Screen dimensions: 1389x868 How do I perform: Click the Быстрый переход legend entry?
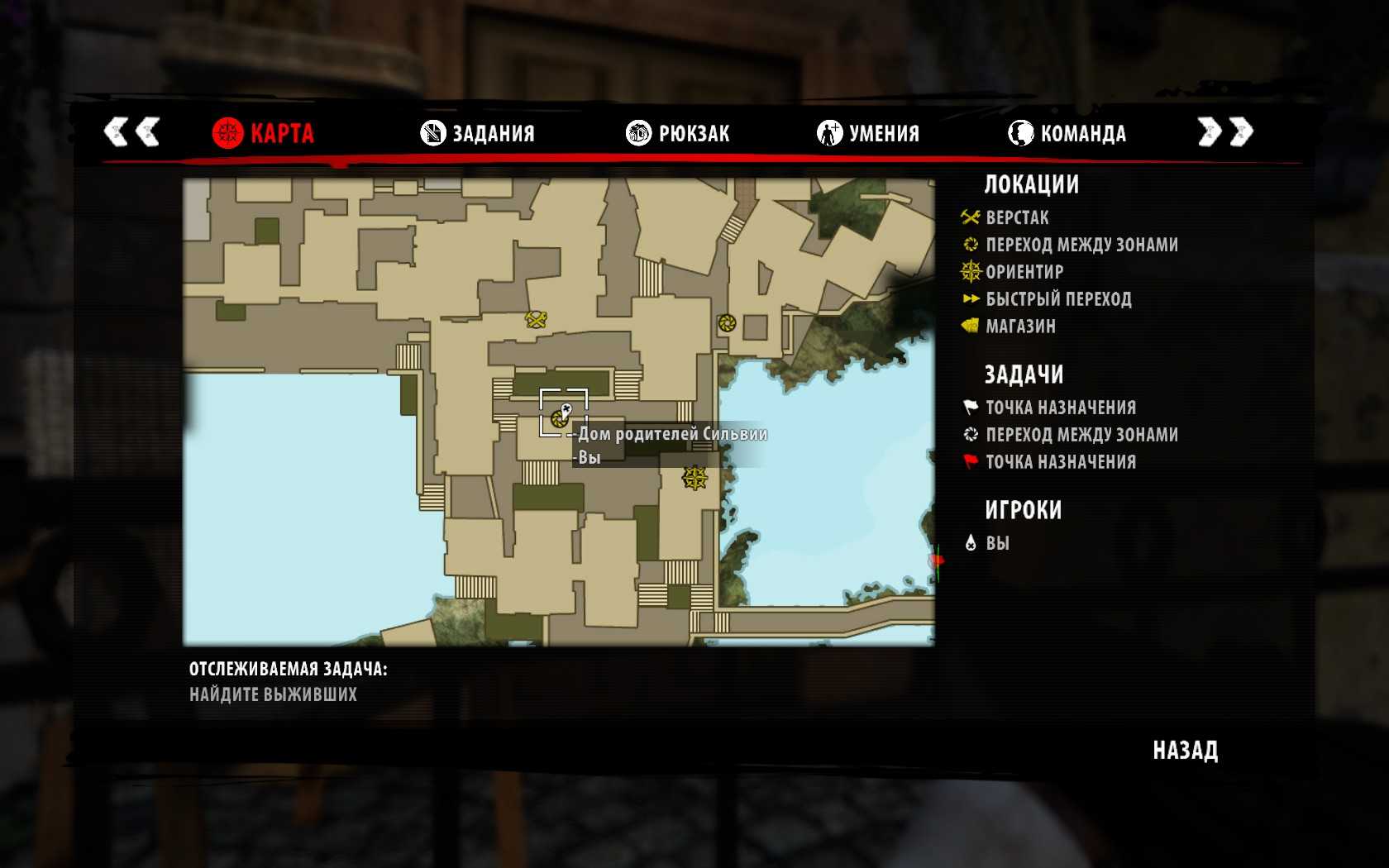point(1057,299)
